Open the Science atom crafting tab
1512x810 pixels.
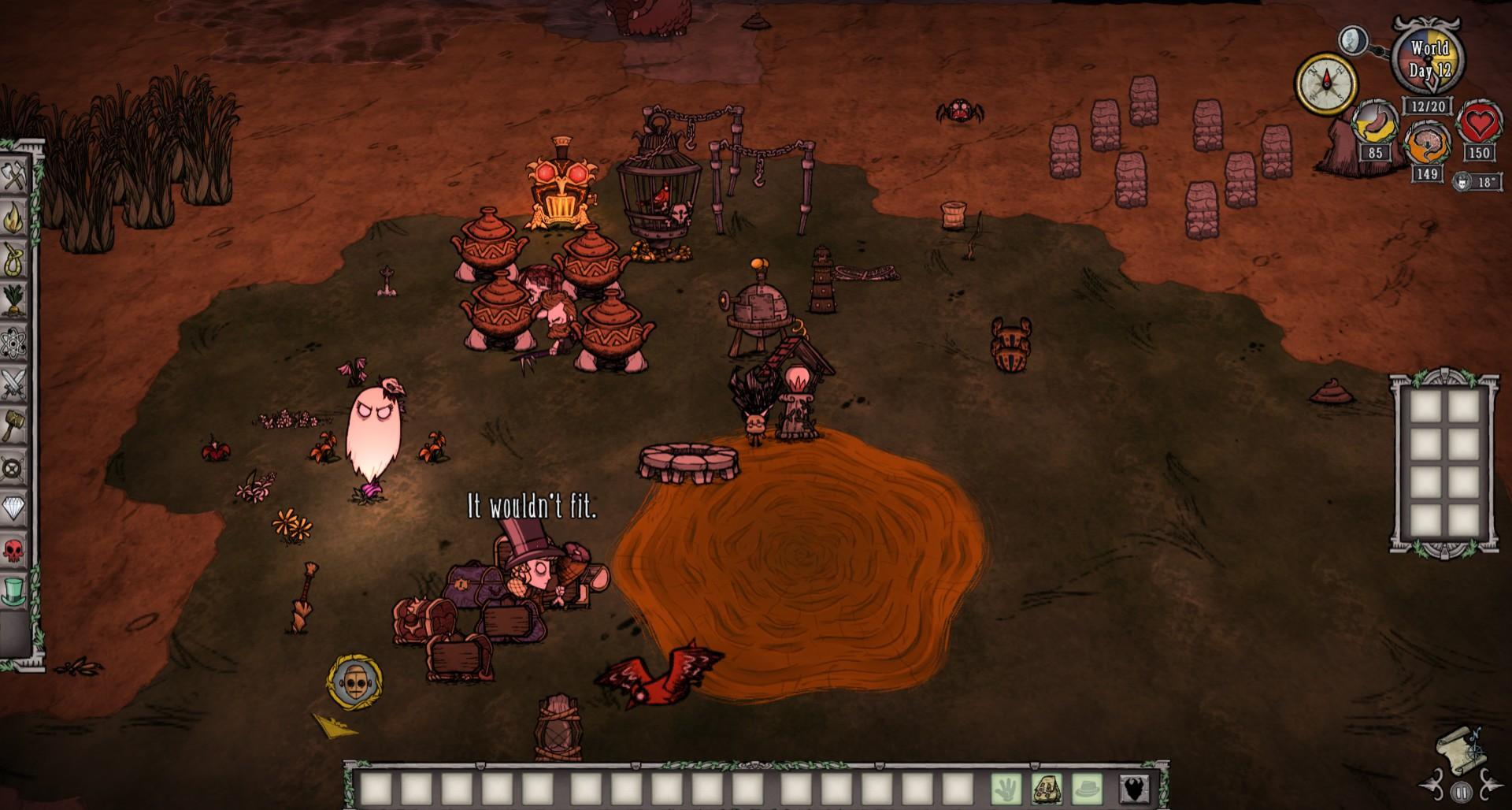point(14,343)
